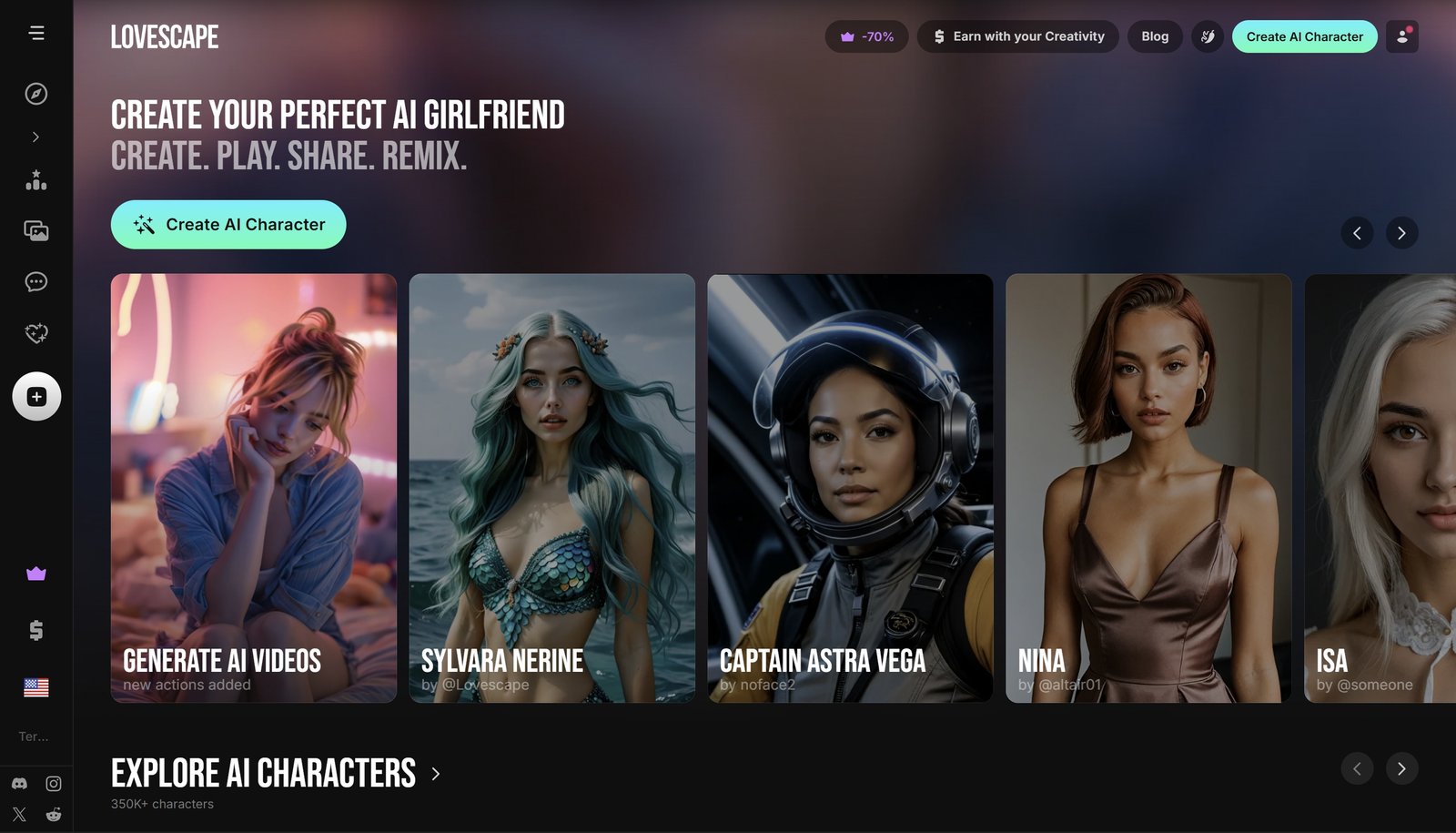
Task: Open Earn with your Creativity
Action: pos(1017,36)
